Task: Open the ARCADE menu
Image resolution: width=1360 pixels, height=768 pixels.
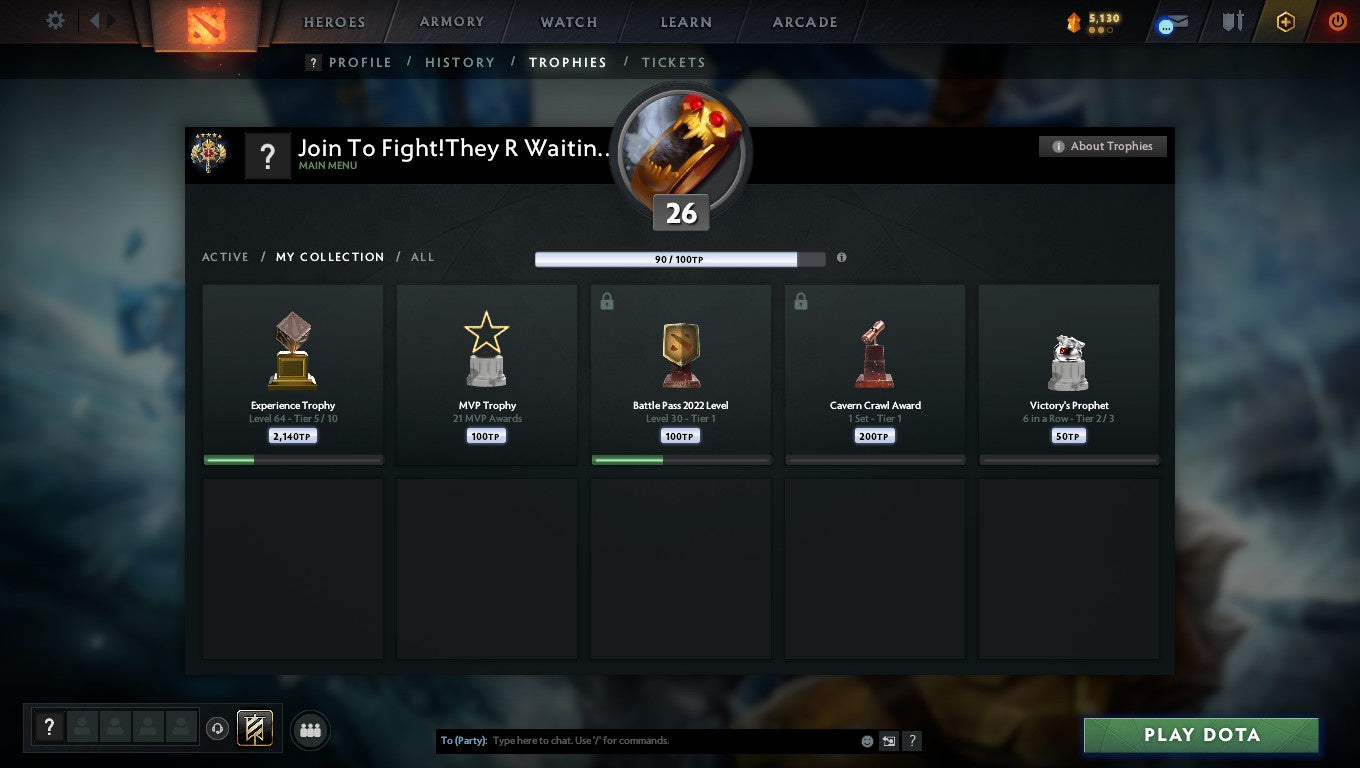Action: pos(803,21)
